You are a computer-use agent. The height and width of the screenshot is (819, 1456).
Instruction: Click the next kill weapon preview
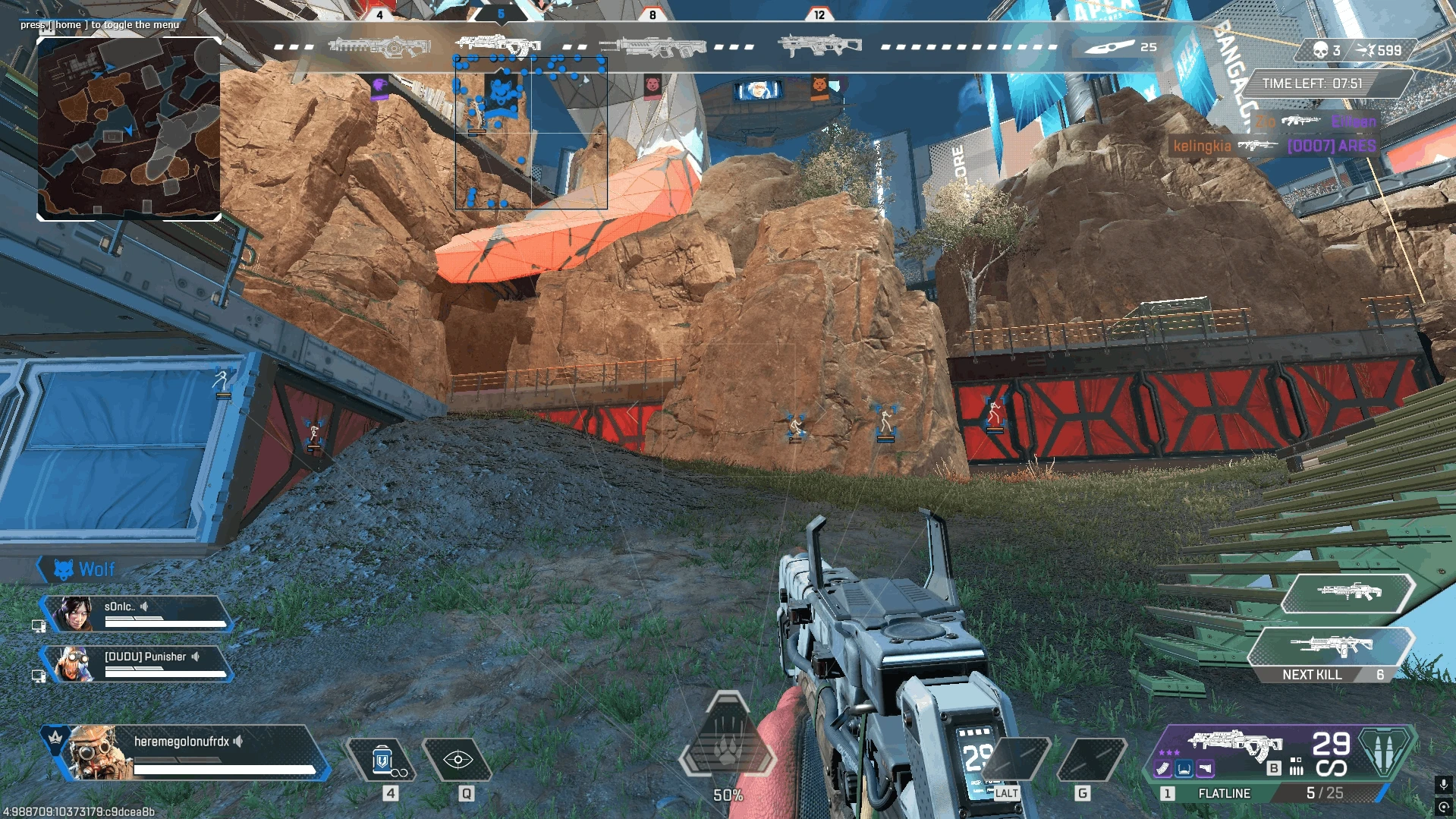pyautogui.click(x=1332, y=647)
